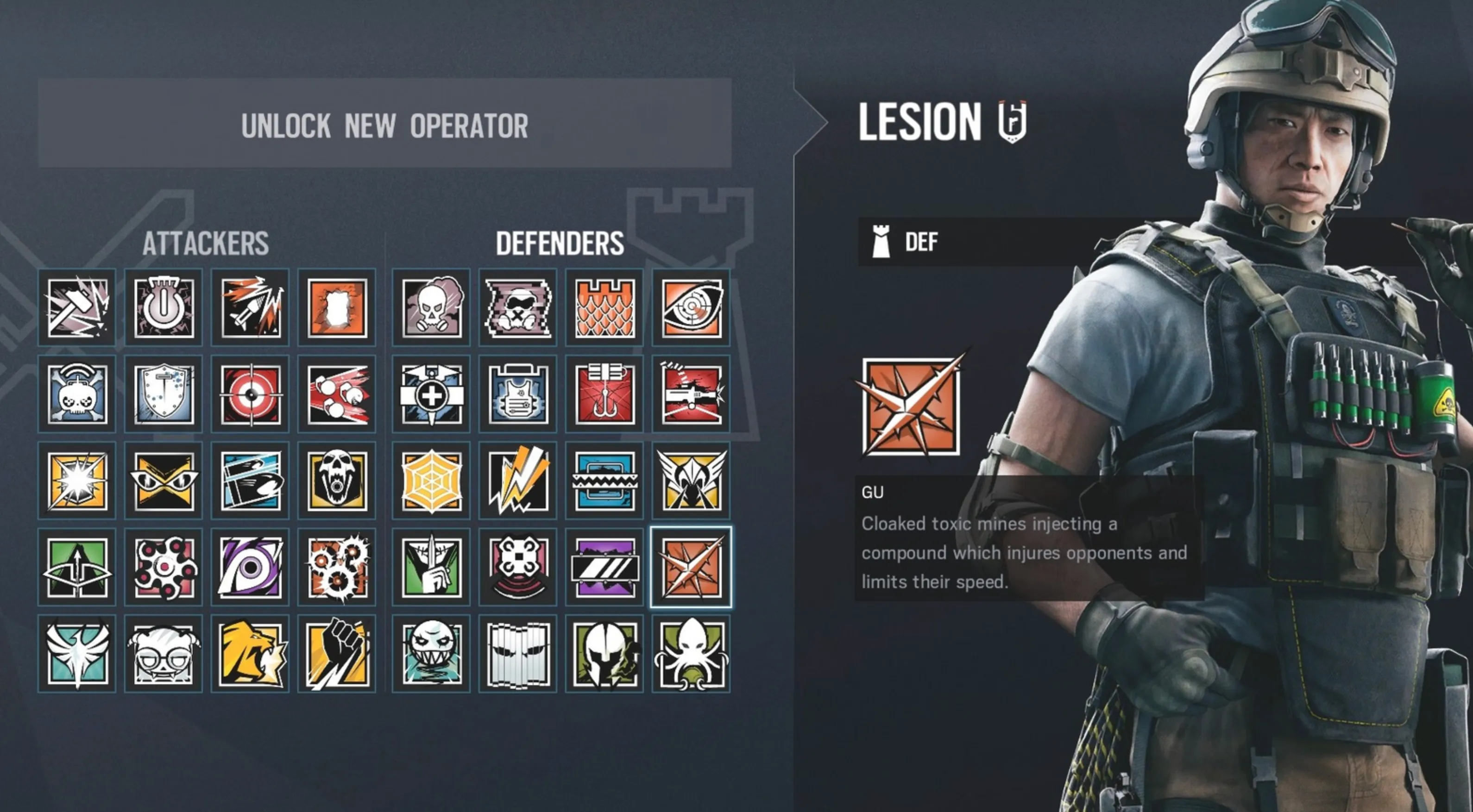Select the Thermite exothermic charge icon
The image size is (1473, 812).
[x=336, y=307]
